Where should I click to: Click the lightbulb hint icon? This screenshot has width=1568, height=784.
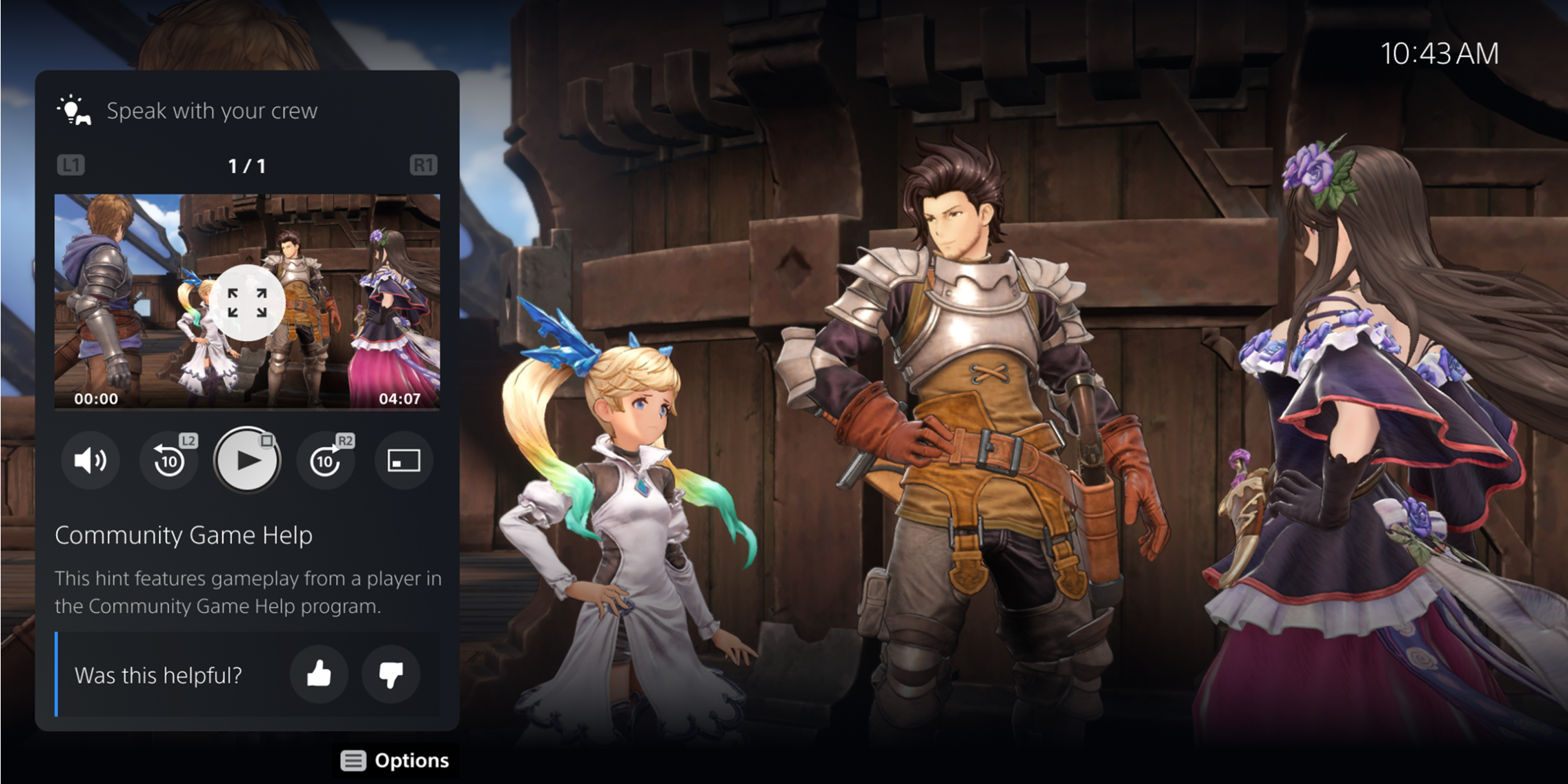pyautogui.click(x=71, y=110)
